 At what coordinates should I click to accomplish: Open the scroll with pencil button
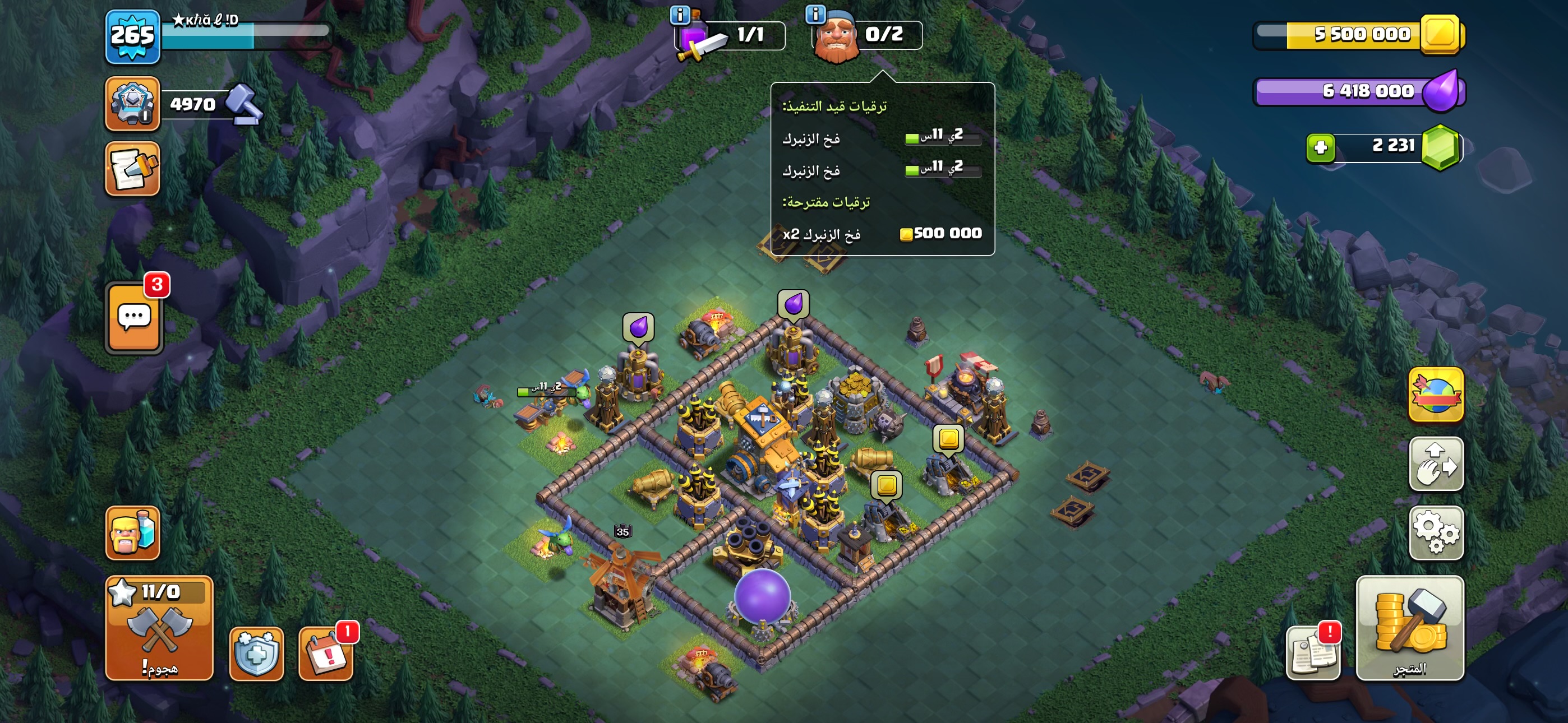click(x=133, y=169)
